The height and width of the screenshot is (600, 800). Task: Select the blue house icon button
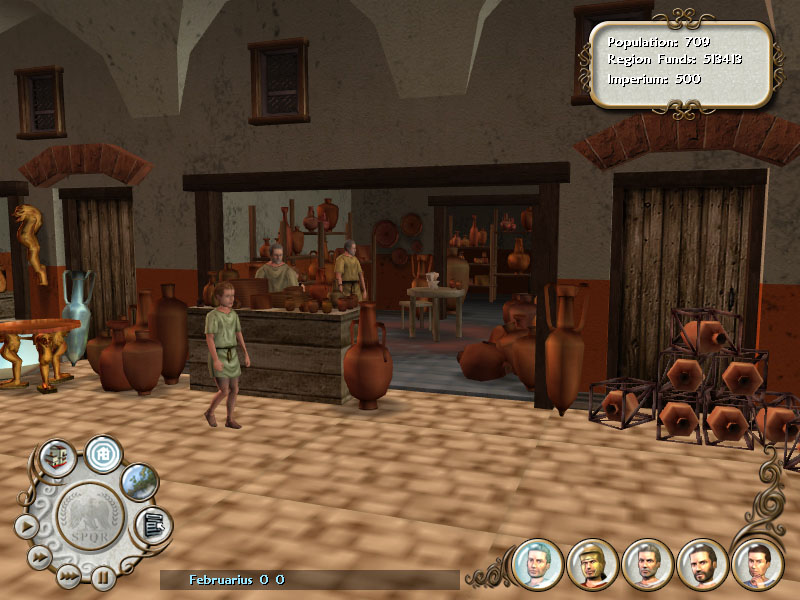(102, 452)
